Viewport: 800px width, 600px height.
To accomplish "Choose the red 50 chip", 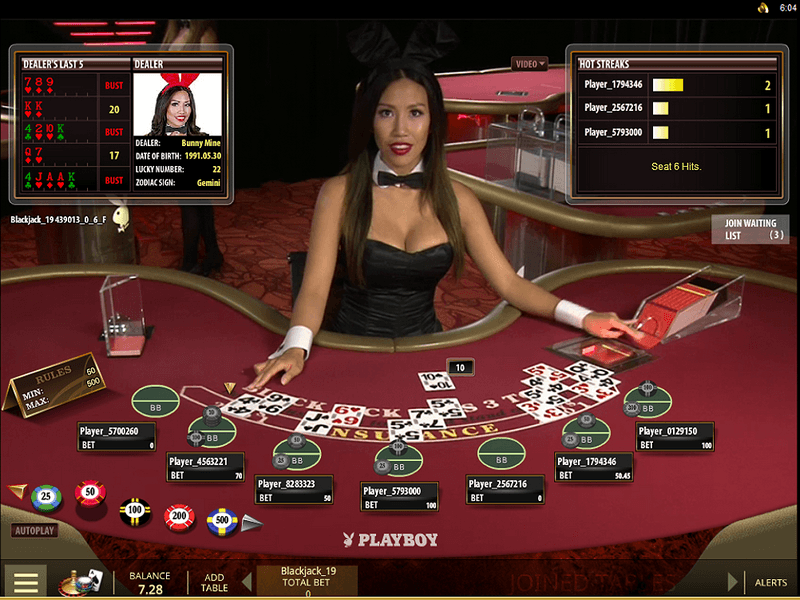I will [90, 493].
